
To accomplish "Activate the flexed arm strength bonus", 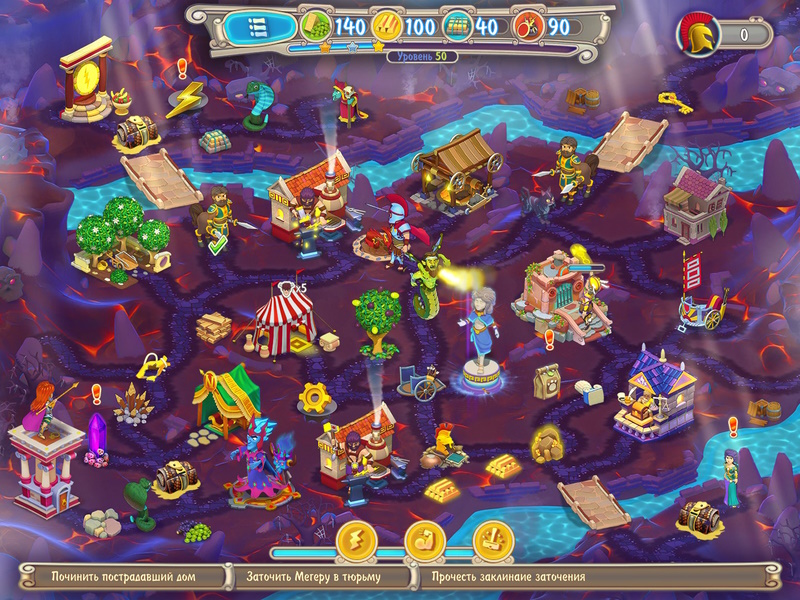I will 424,541.
